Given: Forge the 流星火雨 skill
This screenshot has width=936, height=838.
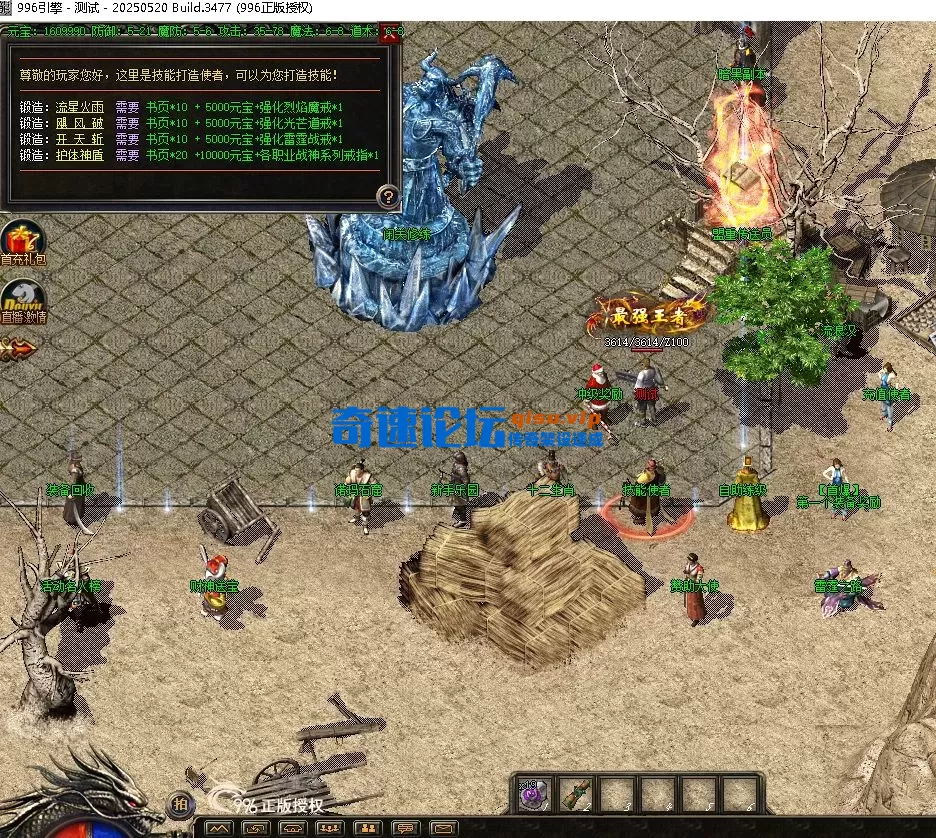Looking at the screenshot, I should (80, 107).
